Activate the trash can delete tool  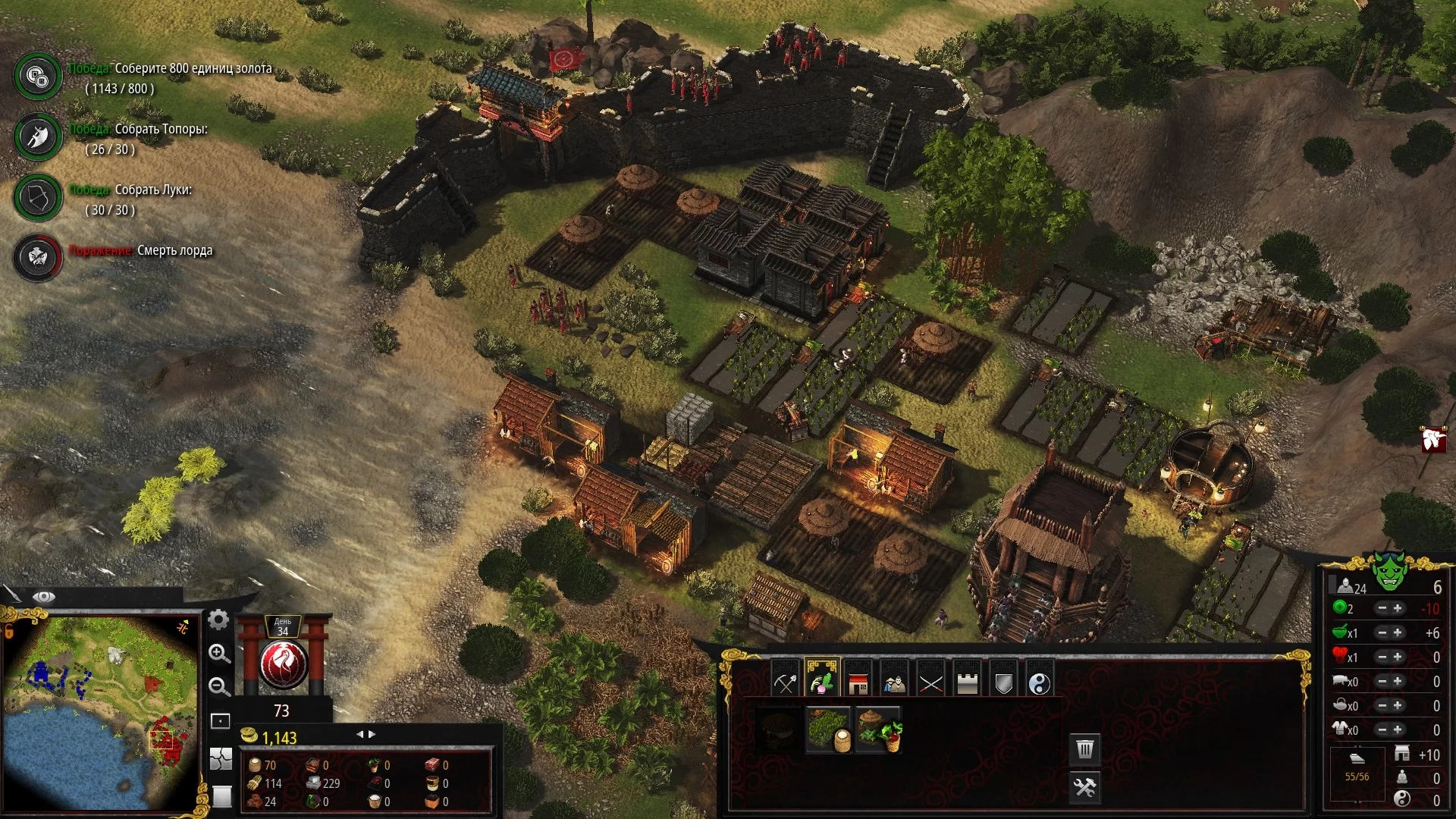(1085, 749)
